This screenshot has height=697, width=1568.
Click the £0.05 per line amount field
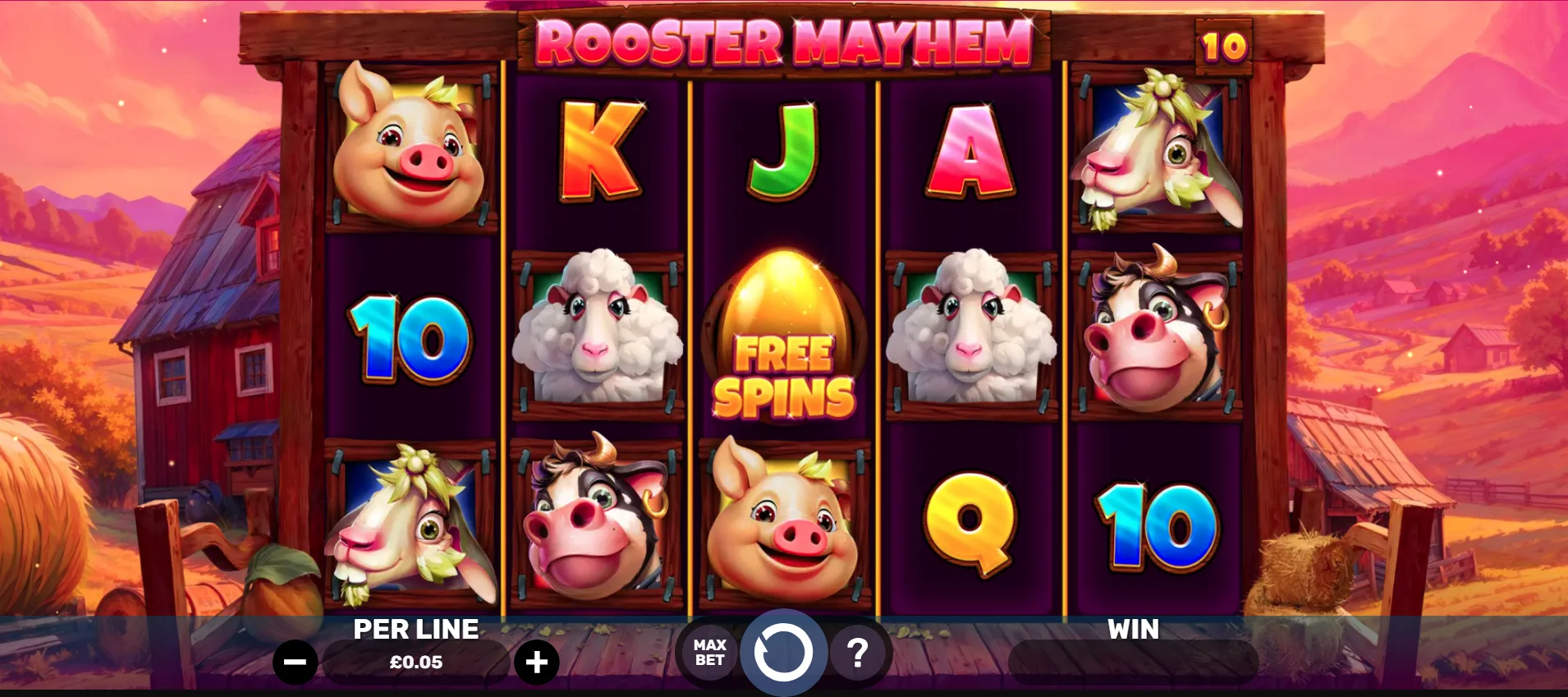point(416,660)
